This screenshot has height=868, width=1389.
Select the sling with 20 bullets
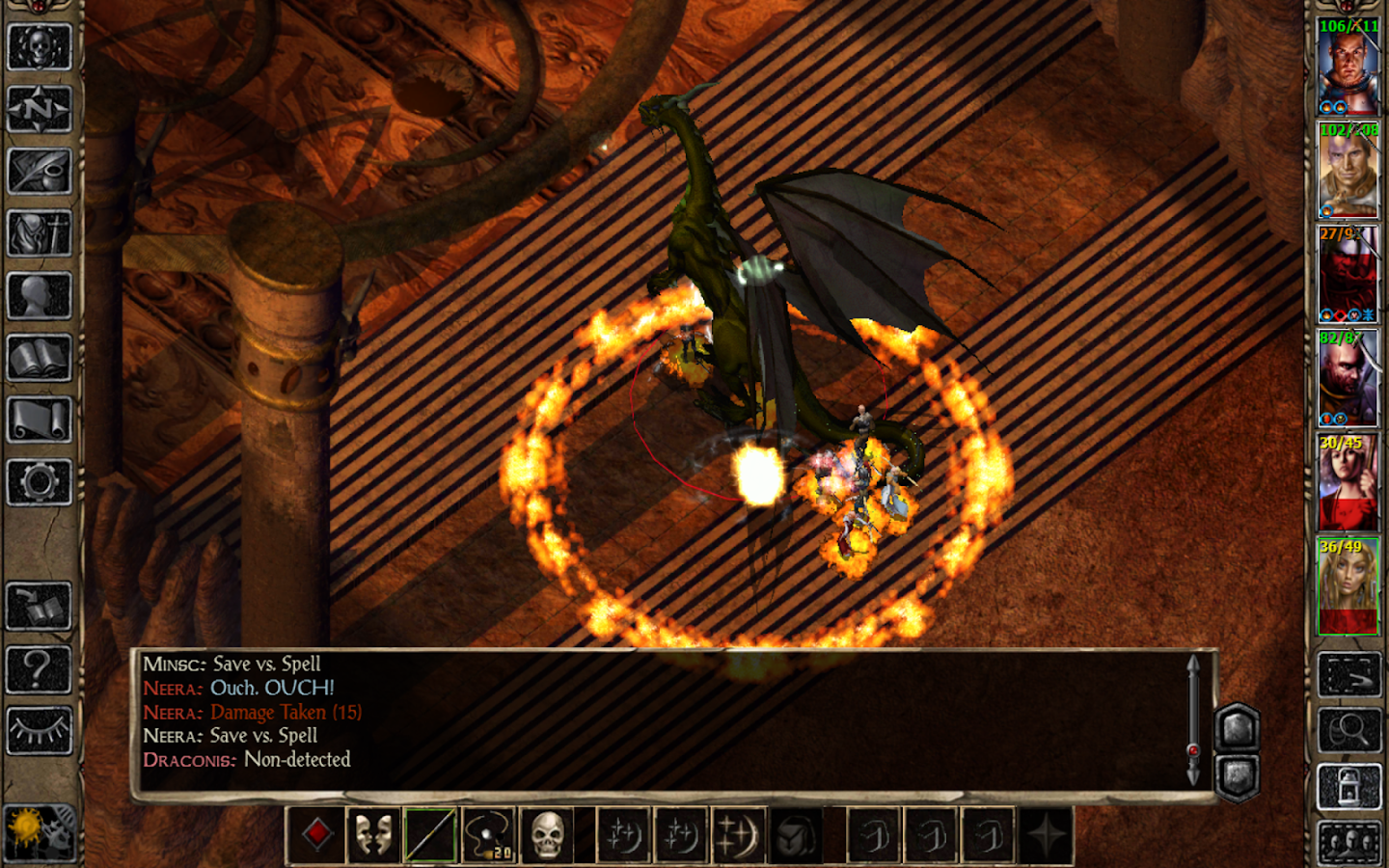[487, 835]
